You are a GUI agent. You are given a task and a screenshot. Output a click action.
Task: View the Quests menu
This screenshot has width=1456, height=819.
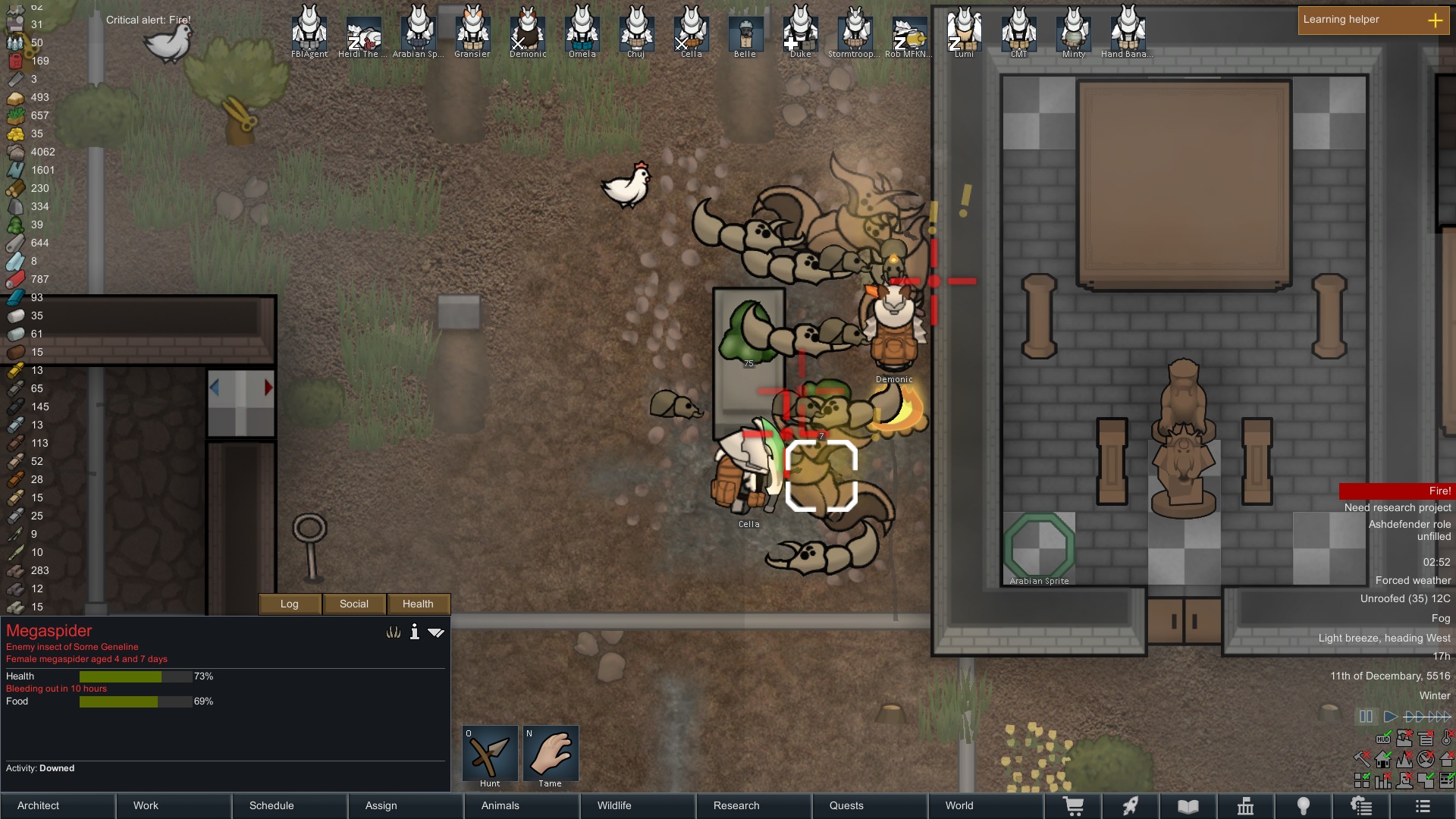click(x=870, y=805)
